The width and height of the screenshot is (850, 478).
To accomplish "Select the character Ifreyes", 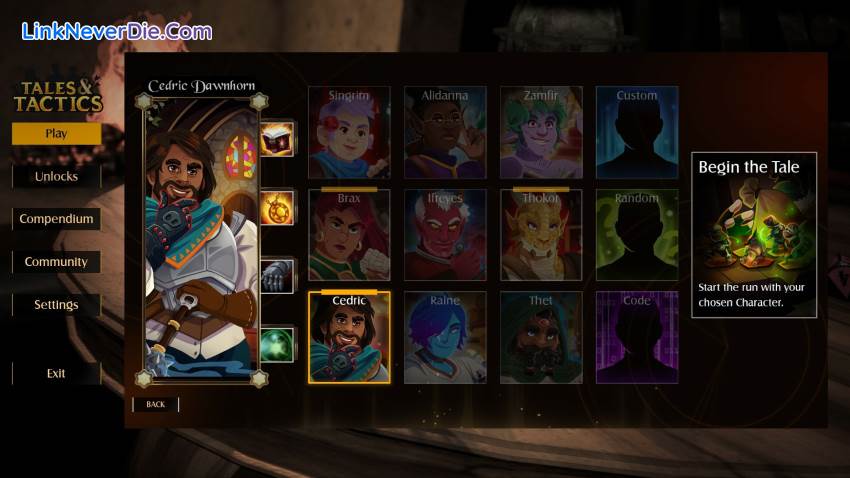I will 445,235.
